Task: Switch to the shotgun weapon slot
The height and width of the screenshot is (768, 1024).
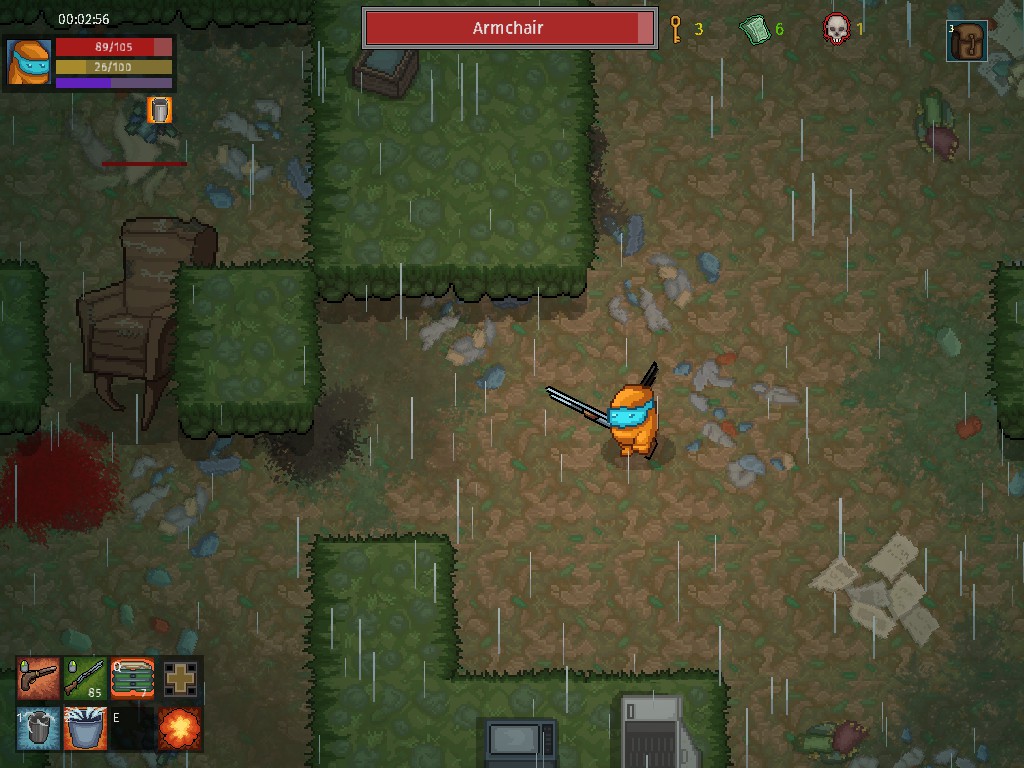Action: tap(85, 679)
